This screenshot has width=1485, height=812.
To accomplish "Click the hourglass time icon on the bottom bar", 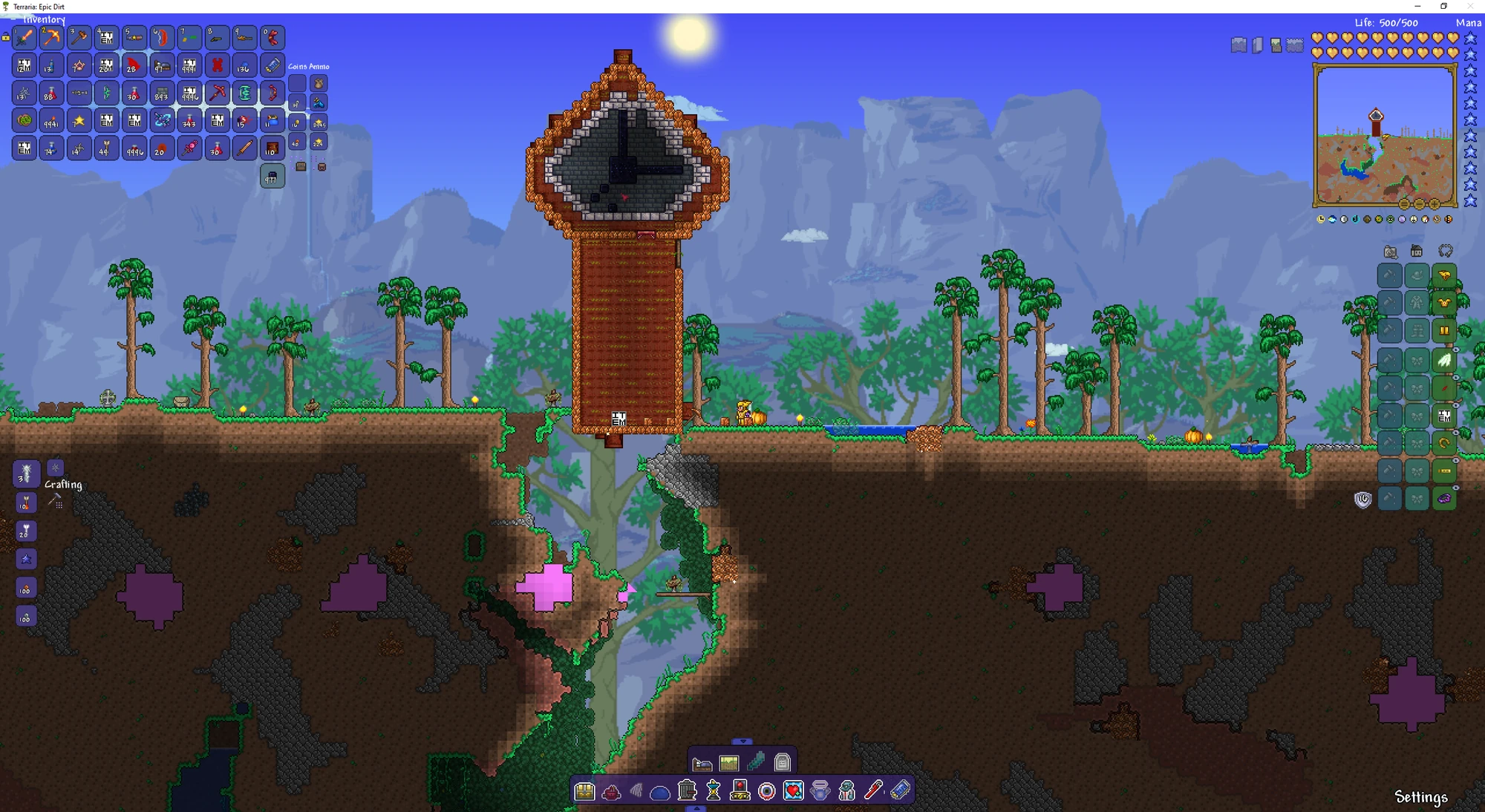I will pos(714,791).
